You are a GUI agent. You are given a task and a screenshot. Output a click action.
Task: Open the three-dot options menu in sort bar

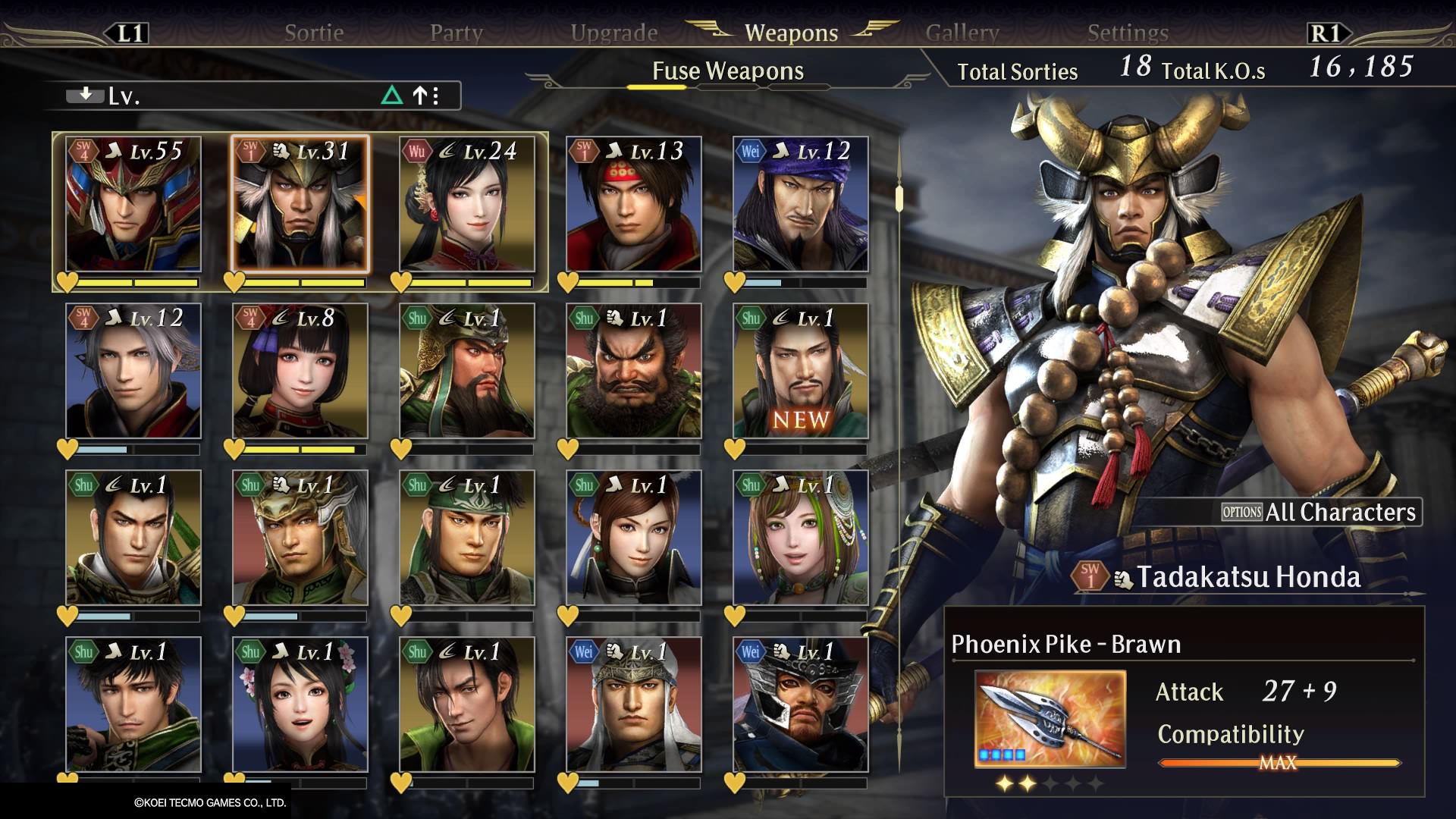[x=436, y=96]
